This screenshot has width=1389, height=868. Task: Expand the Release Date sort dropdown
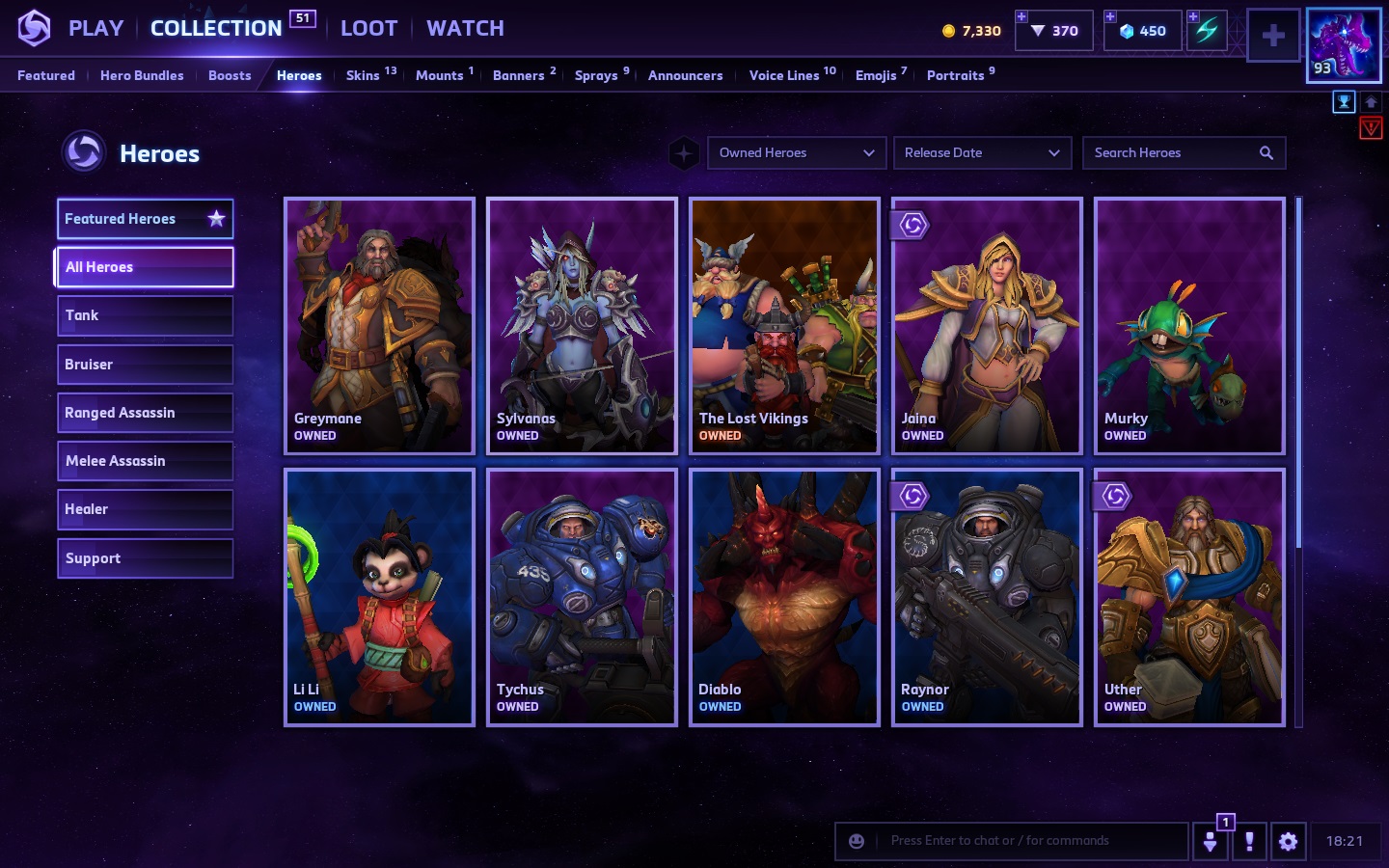[x=982, y=152]
